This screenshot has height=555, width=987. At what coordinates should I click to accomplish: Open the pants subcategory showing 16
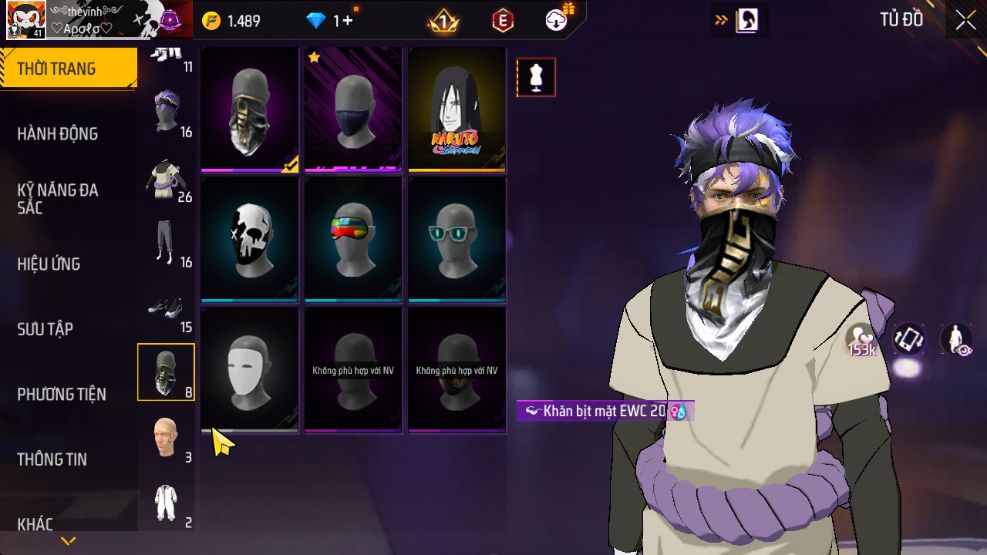(x=166, y=244)
